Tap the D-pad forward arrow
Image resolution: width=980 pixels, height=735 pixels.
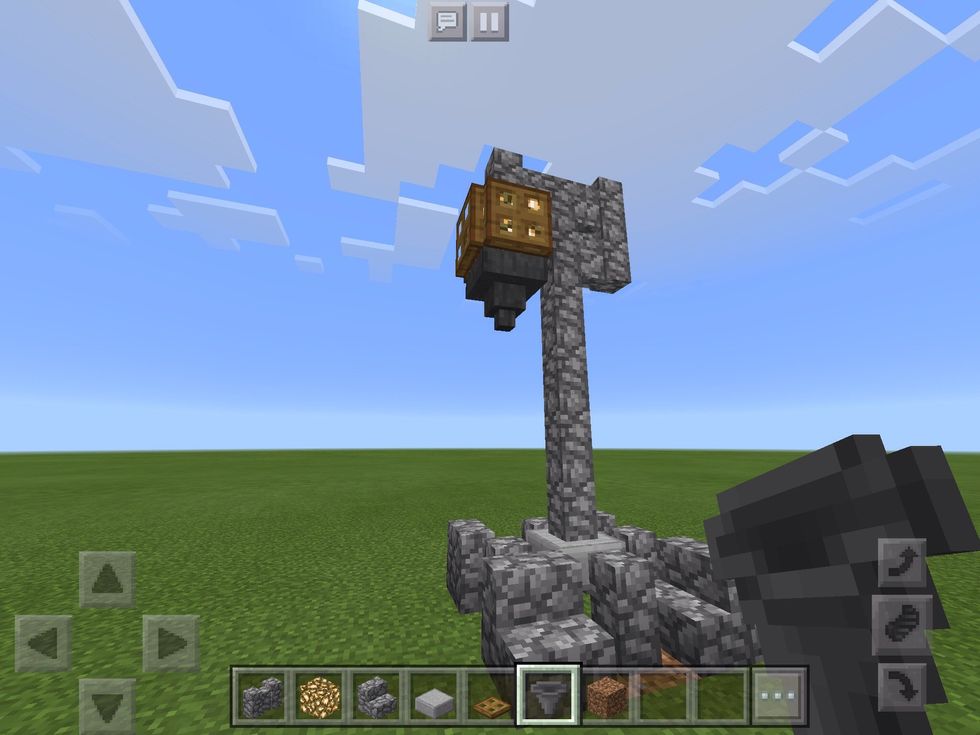tap(106, 579)
